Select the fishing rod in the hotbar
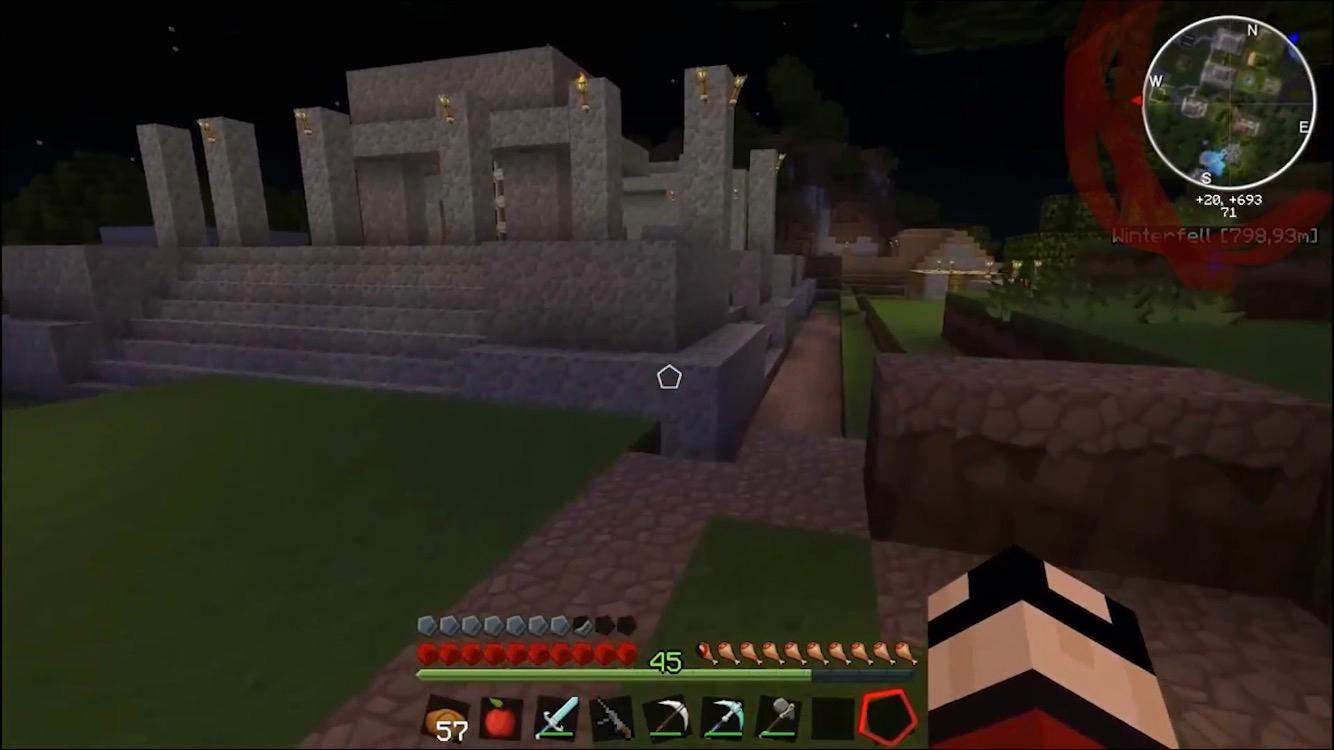 click(x=611, y=716)
